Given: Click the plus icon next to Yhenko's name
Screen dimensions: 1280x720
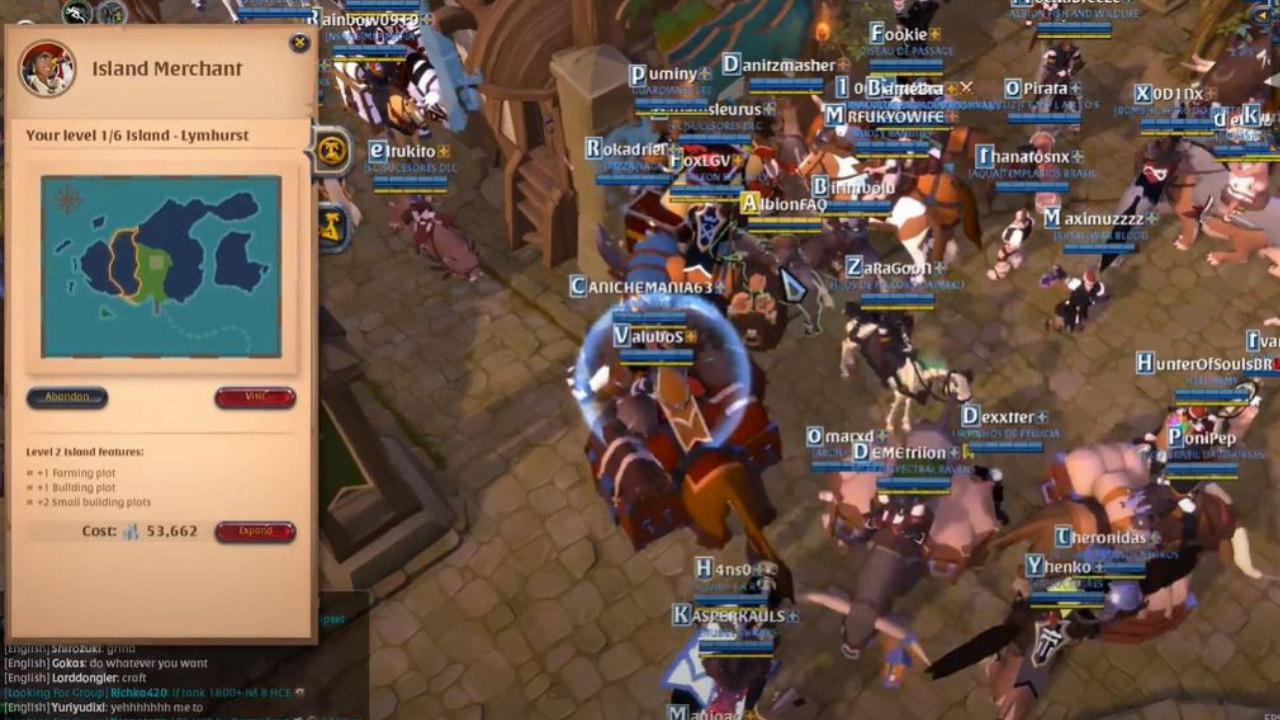Looking at the screenshot, I should pyautogui.click(x=1100, y=567).
